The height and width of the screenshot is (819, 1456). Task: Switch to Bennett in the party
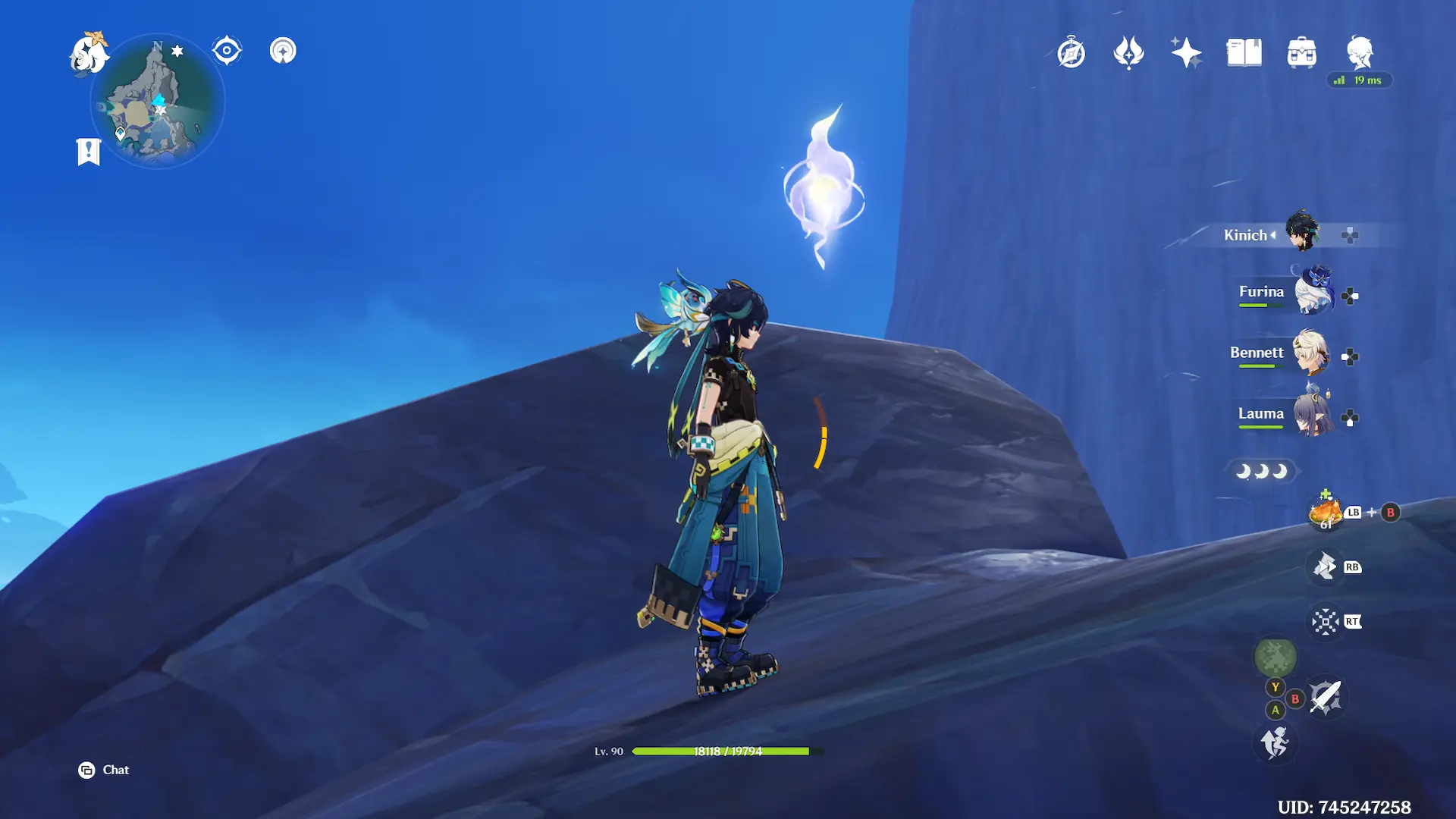point(1310,353)
